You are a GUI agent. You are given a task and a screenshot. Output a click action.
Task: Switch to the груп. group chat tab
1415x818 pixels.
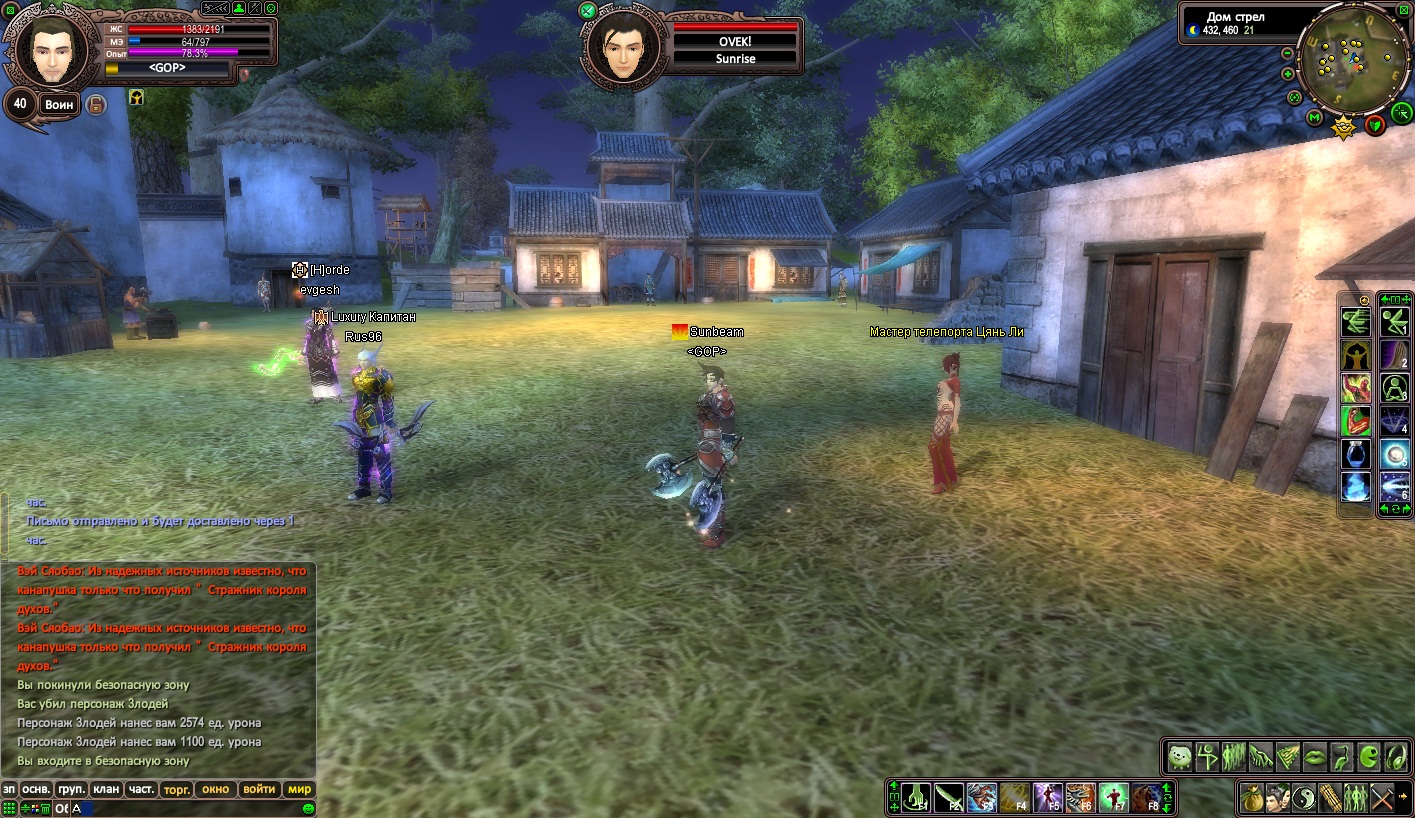coord(70,789)
